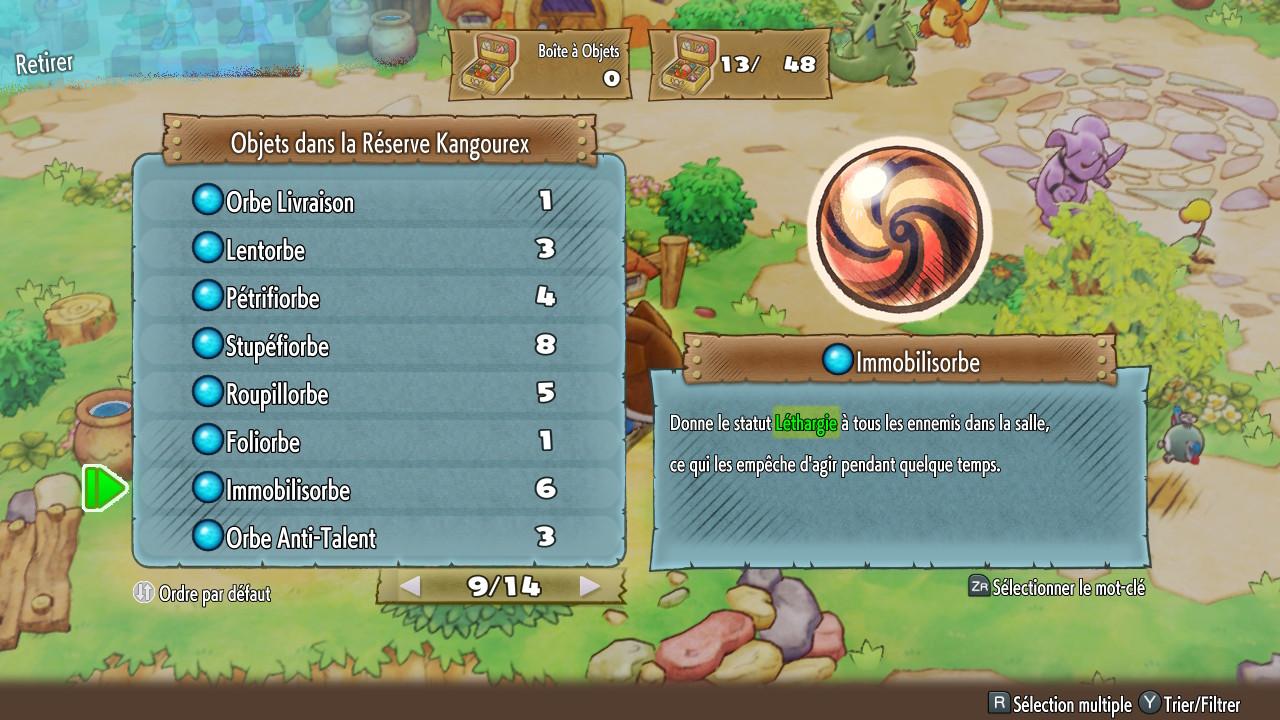Select Roupillorbe in the reserve list
This screenshot has width=1280, height=720.
pyautogui.click(x=378, y=394)
